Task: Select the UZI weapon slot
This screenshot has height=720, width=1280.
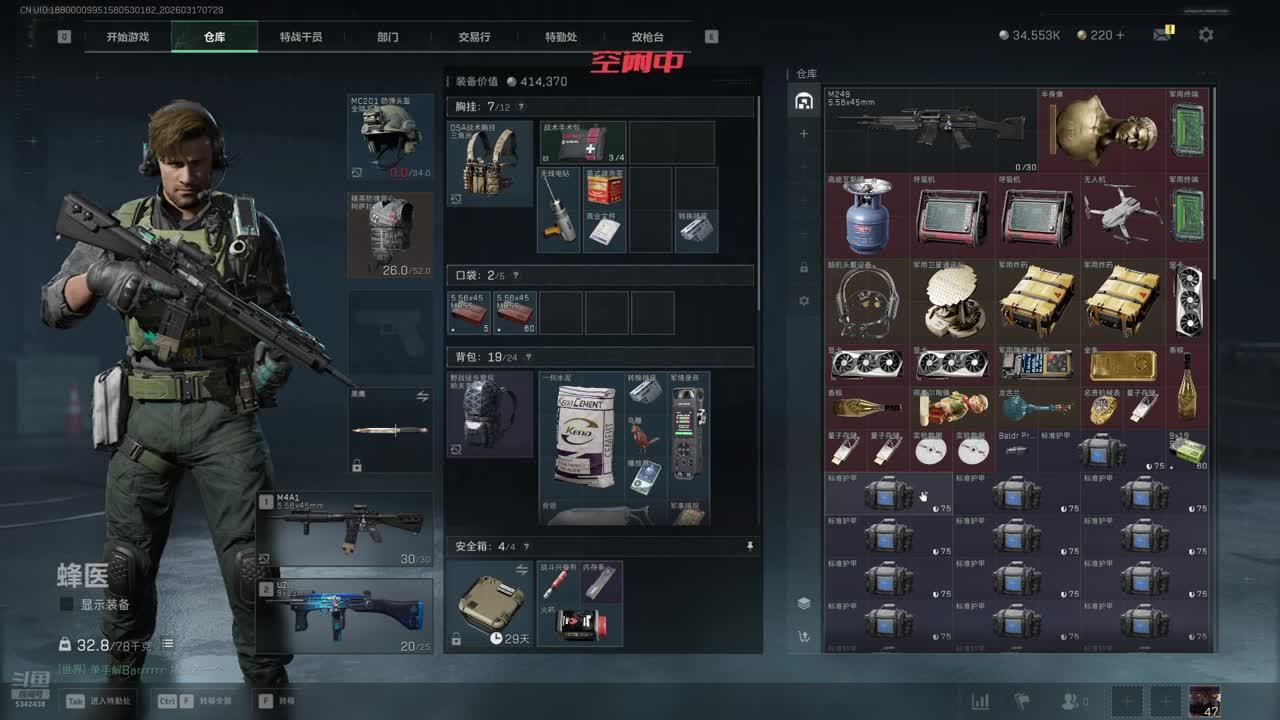Action: point(345,614)
